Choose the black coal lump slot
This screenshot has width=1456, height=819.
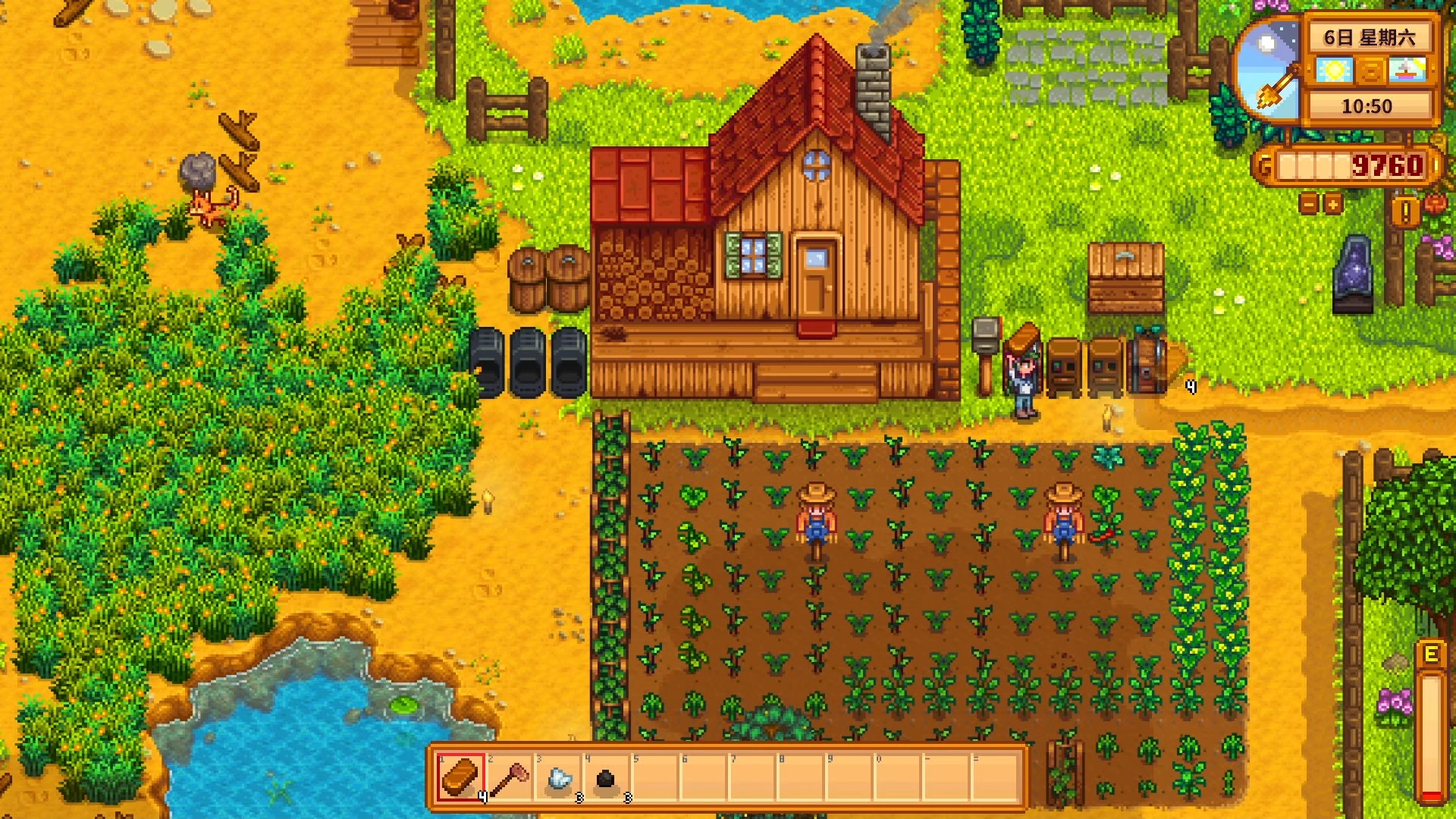point(606,777)
